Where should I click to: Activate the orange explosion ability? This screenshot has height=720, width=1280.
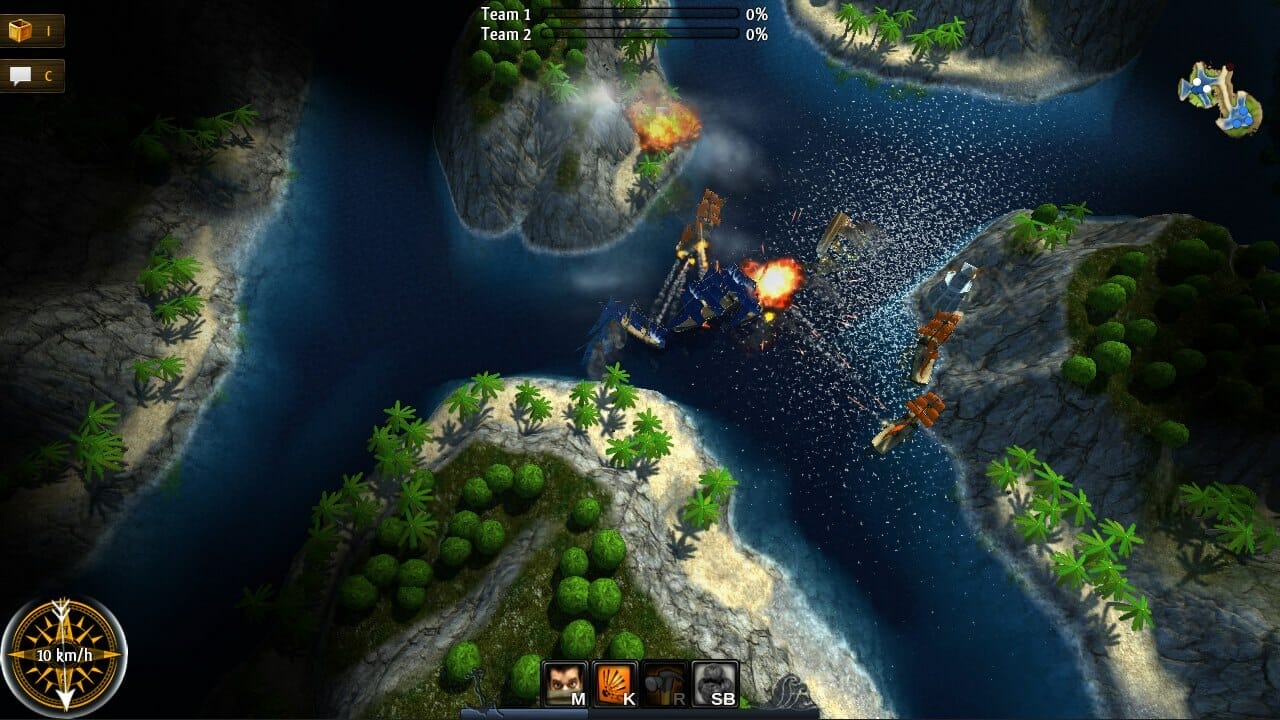(615, 684)
